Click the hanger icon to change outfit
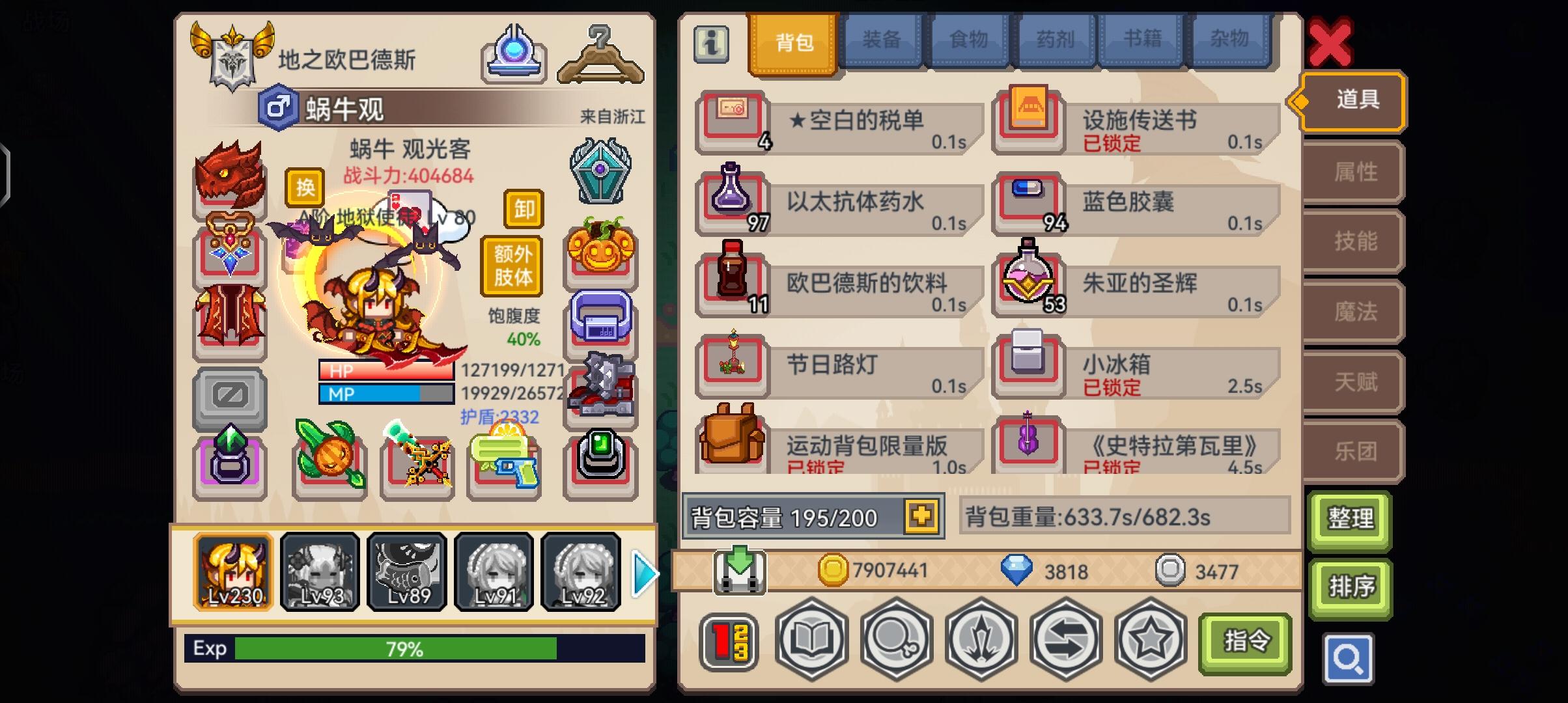 600,53
